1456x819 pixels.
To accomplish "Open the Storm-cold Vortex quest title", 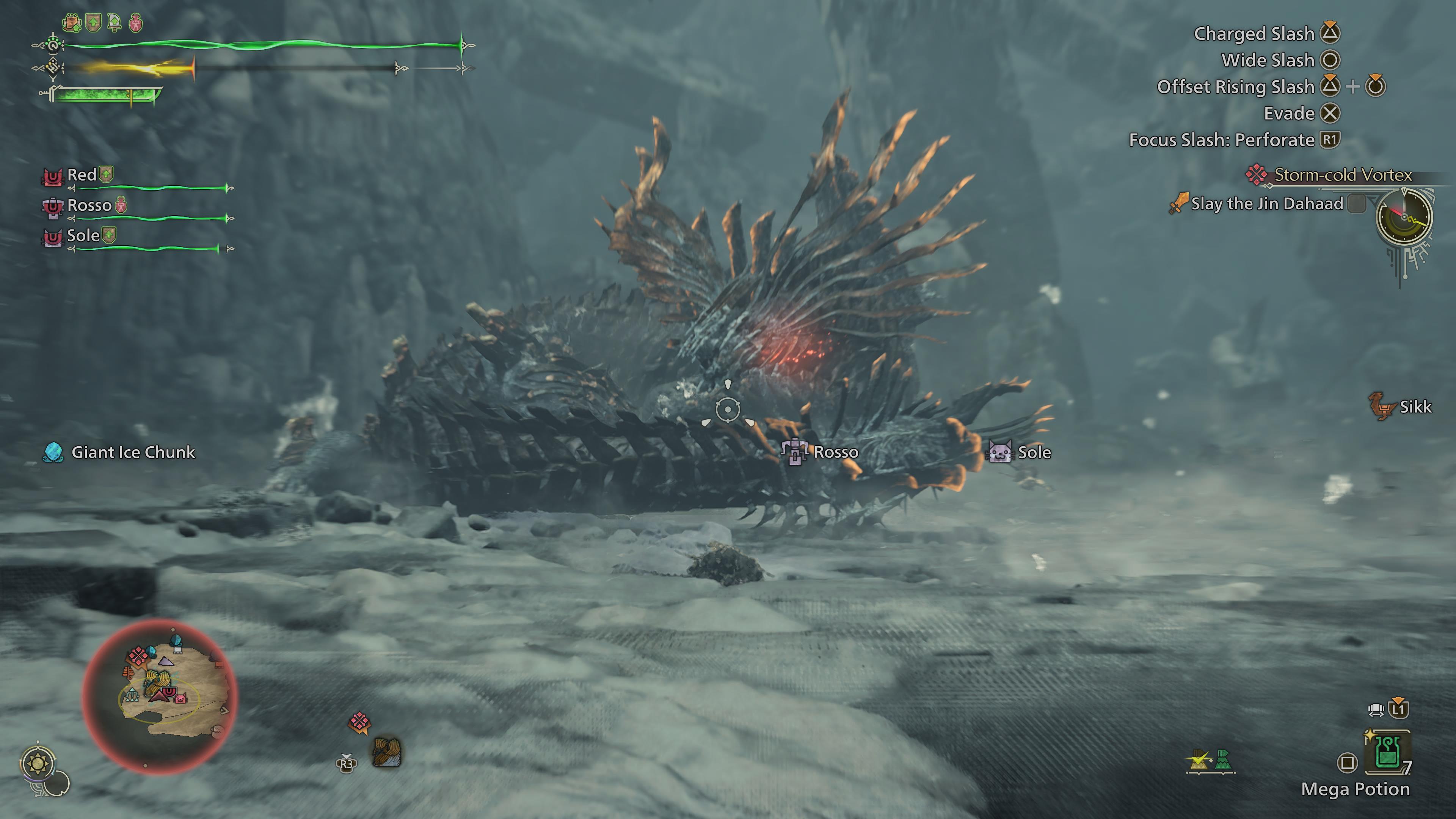I will click(x=1342, y=175).
